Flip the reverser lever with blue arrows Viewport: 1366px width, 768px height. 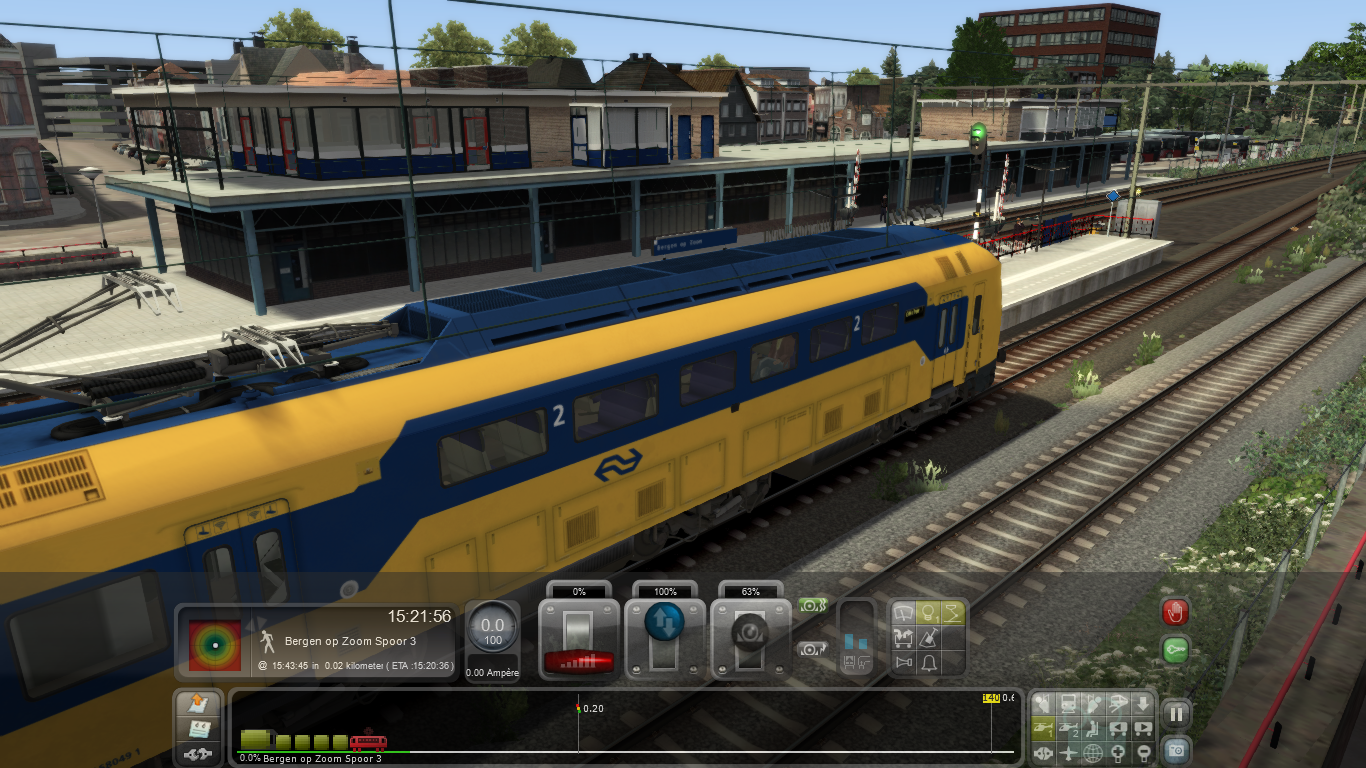[665, 632]
